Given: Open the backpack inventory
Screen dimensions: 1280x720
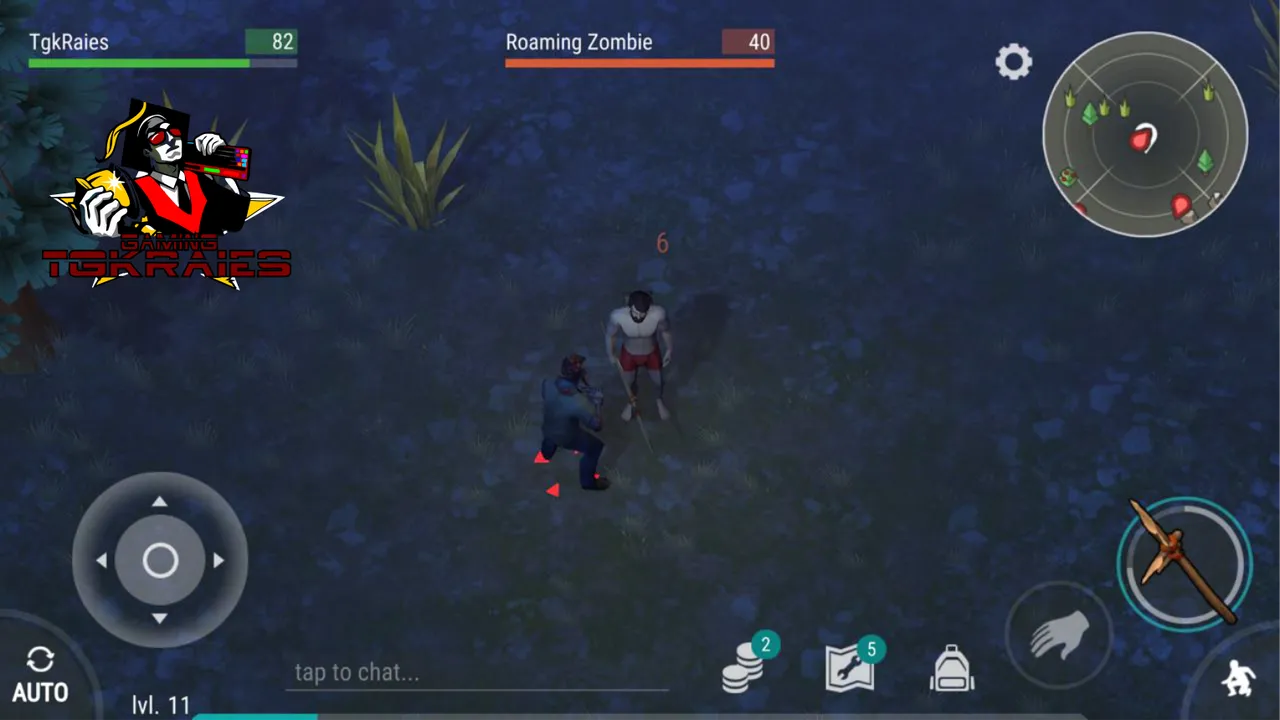Looking at the screenshot, I should tap(952, 668).
